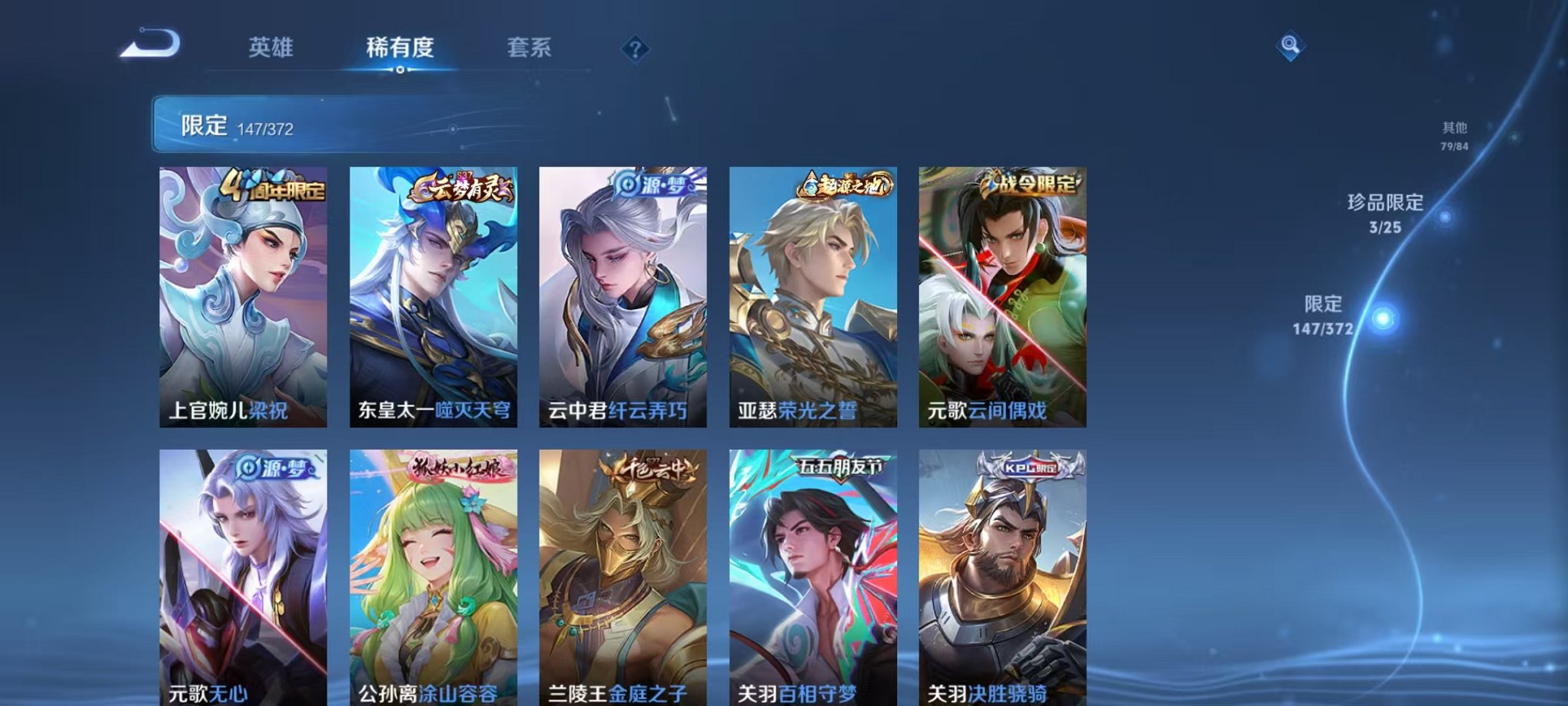Select the 稀有度 tab

click(400, 46)
